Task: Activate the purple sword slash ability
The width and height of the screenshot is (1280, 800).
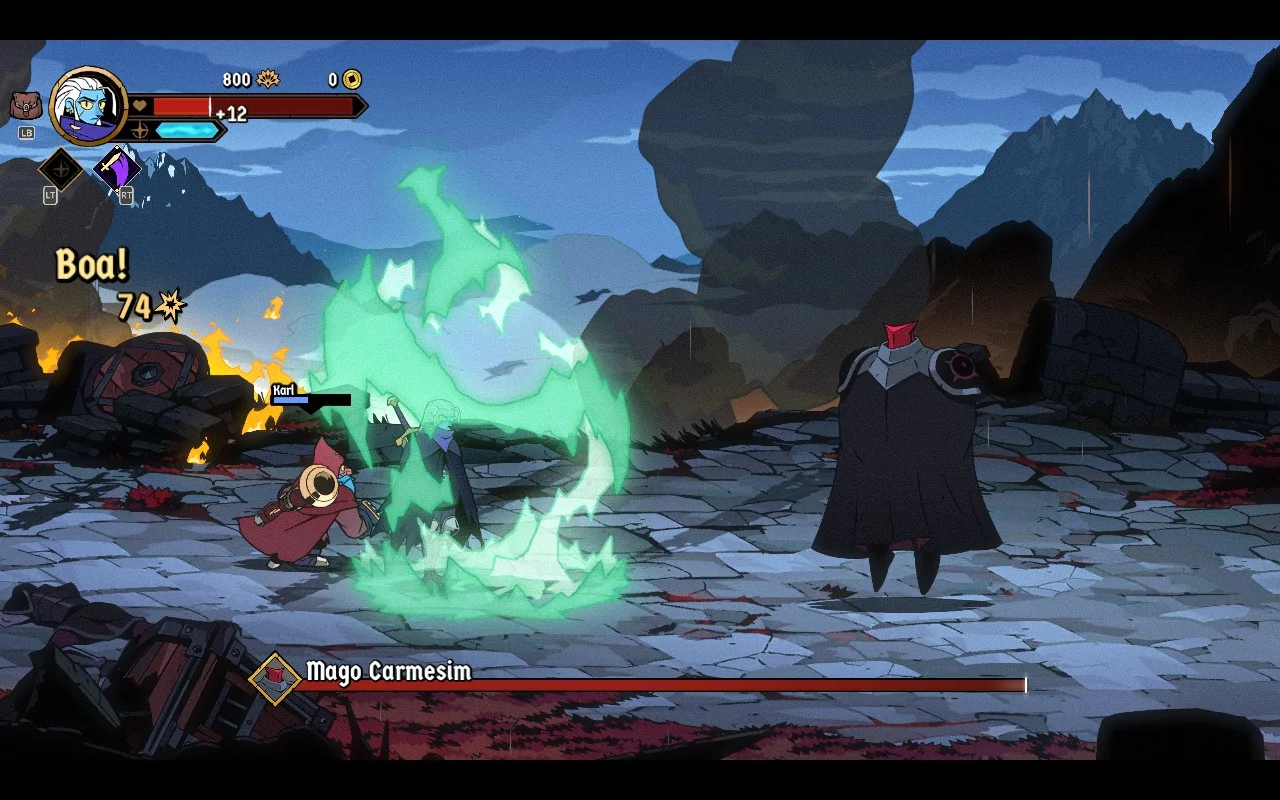Action: point(116,168)
